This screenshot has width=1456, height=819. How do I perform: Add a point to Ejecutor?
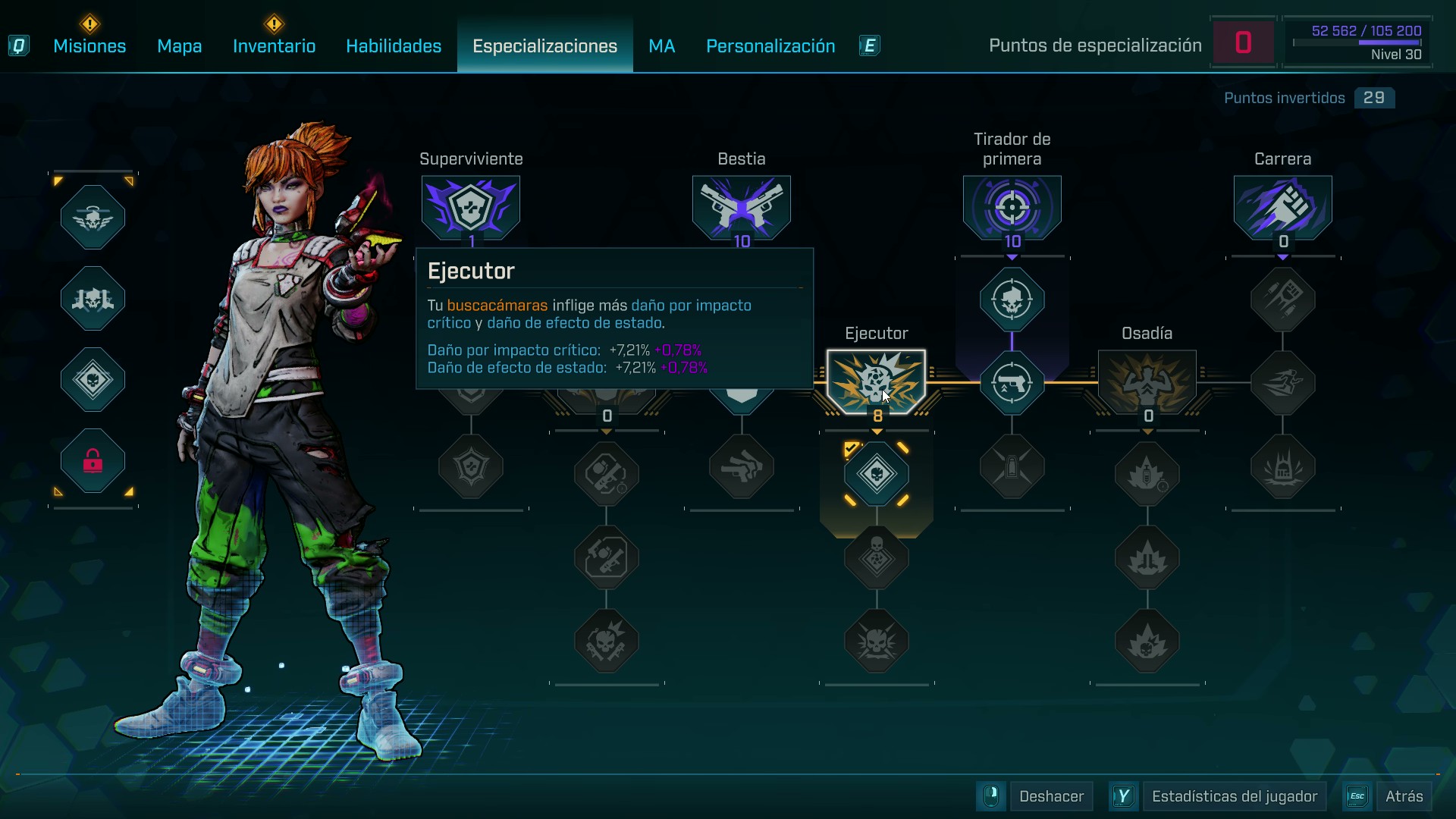pos(876,381)
